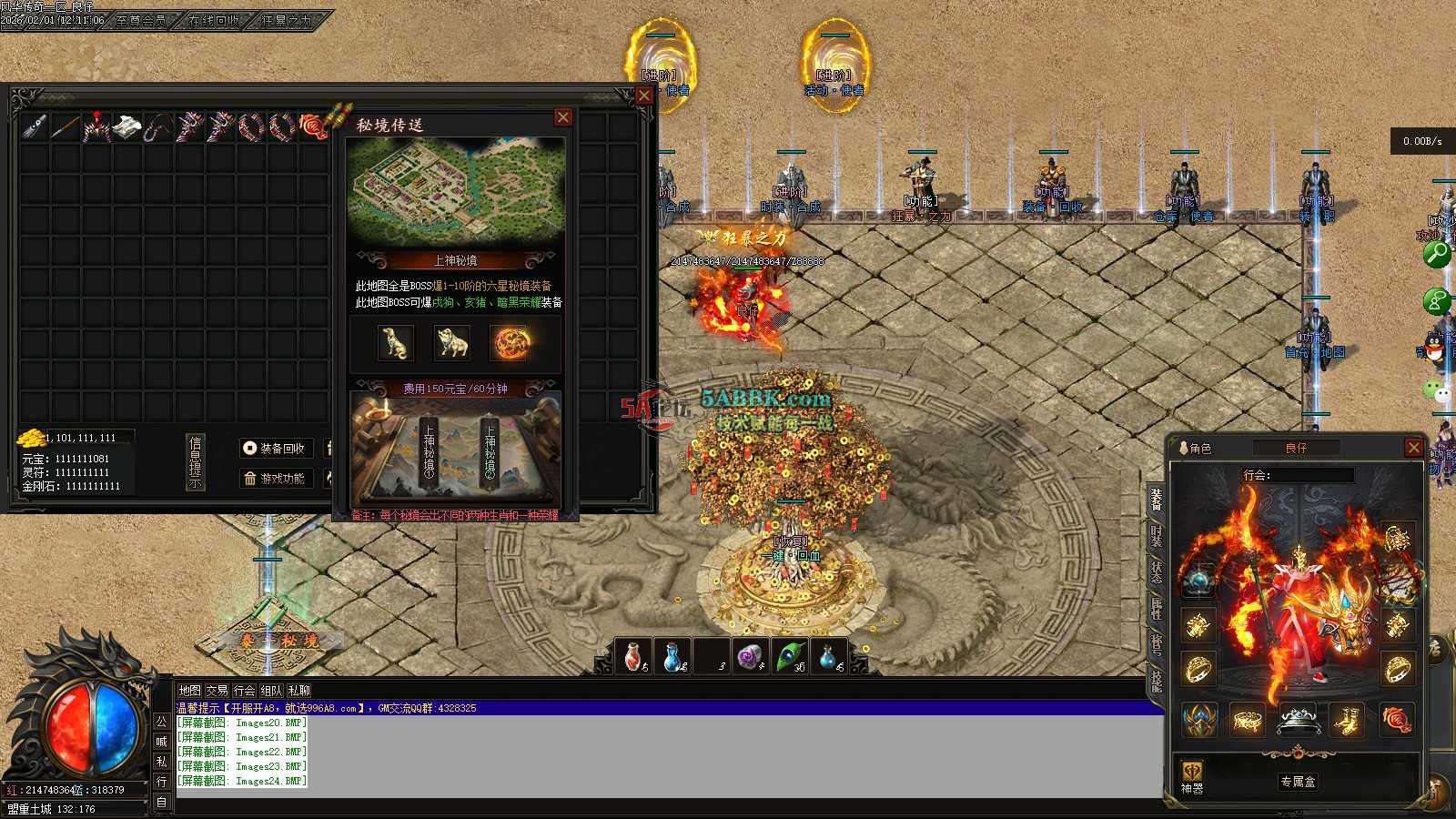Open 装备回收 equipment recycling
Screen dimensions: 1456x819
(x=276, y=448)
